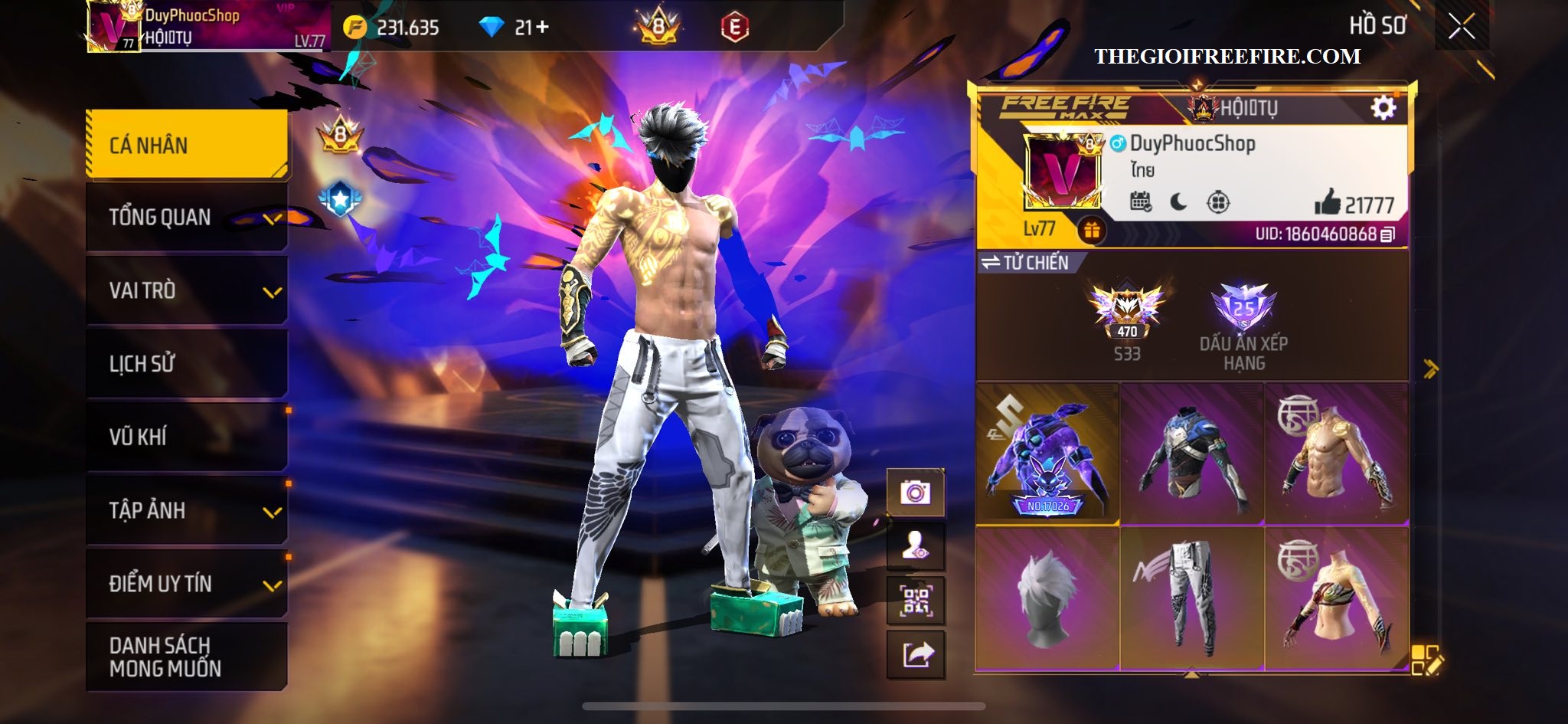Expand the Tập Ảnh section
The width and height of the screenshot is (1568, 724).
click(x=187, y=510)
